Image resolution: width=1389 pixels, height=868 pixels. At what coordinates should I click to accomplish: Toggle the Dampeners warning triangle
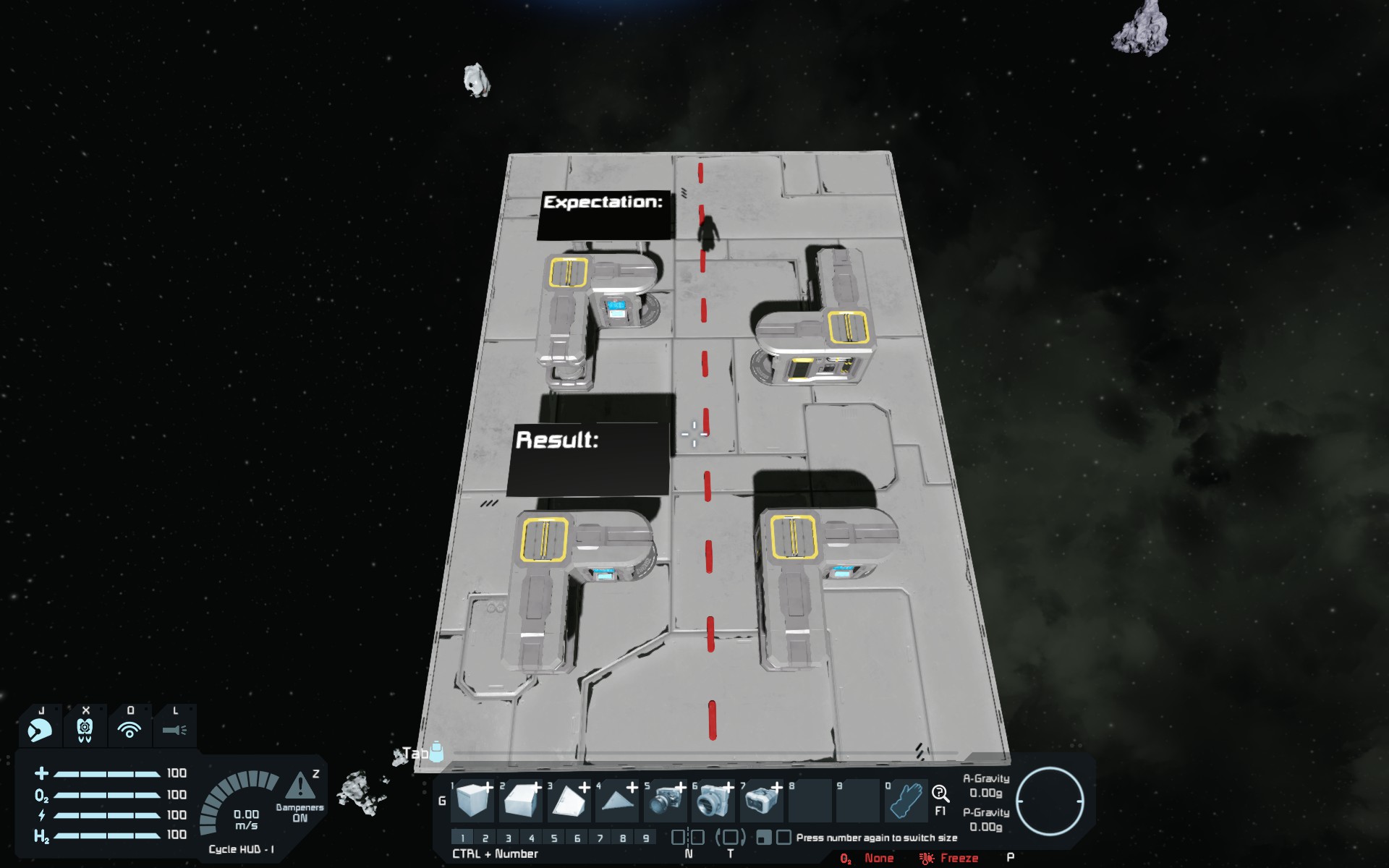(x=300, y=786)
